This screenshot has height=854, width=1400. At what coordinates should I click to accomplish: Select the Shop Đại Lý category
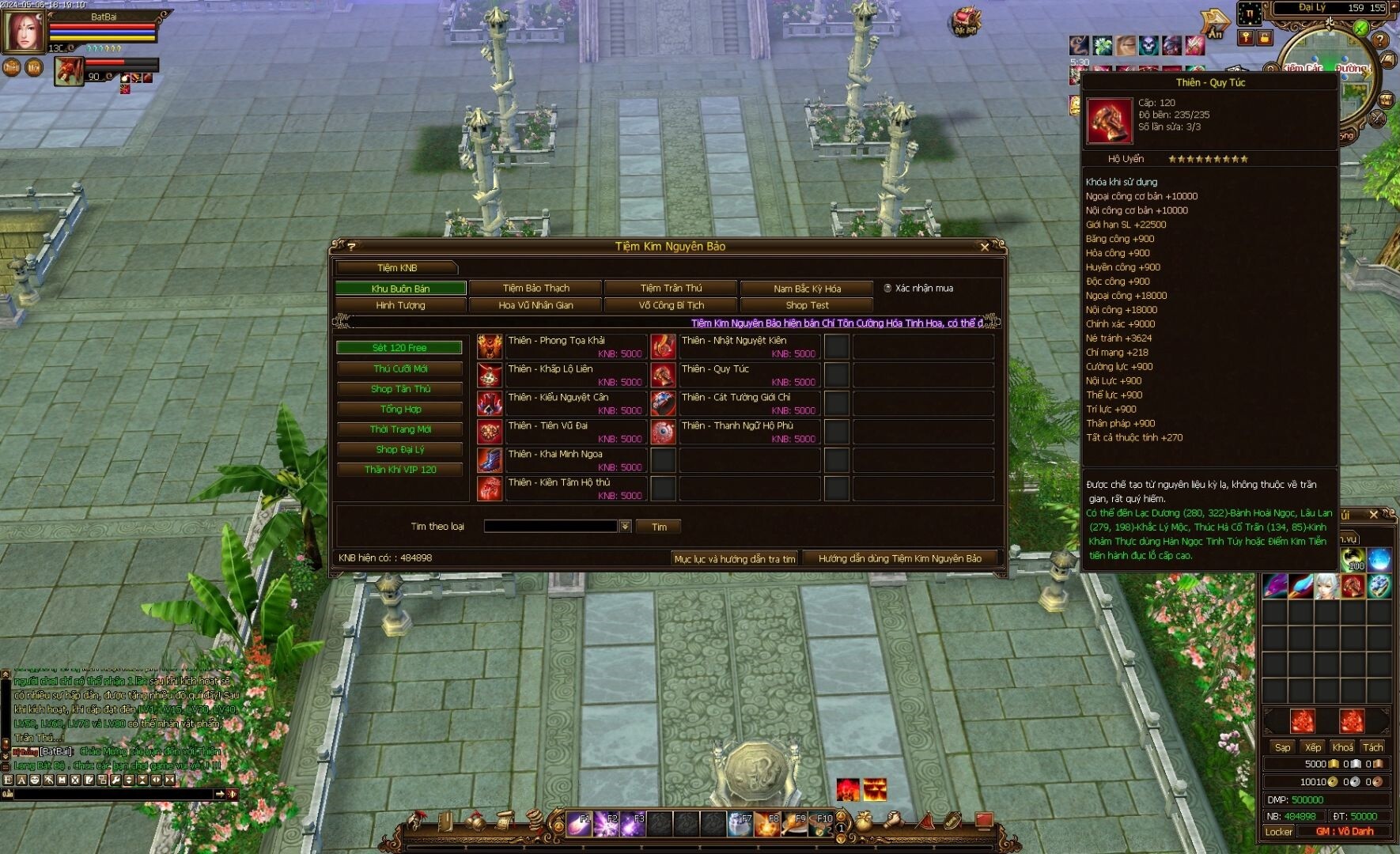point(400,449)
